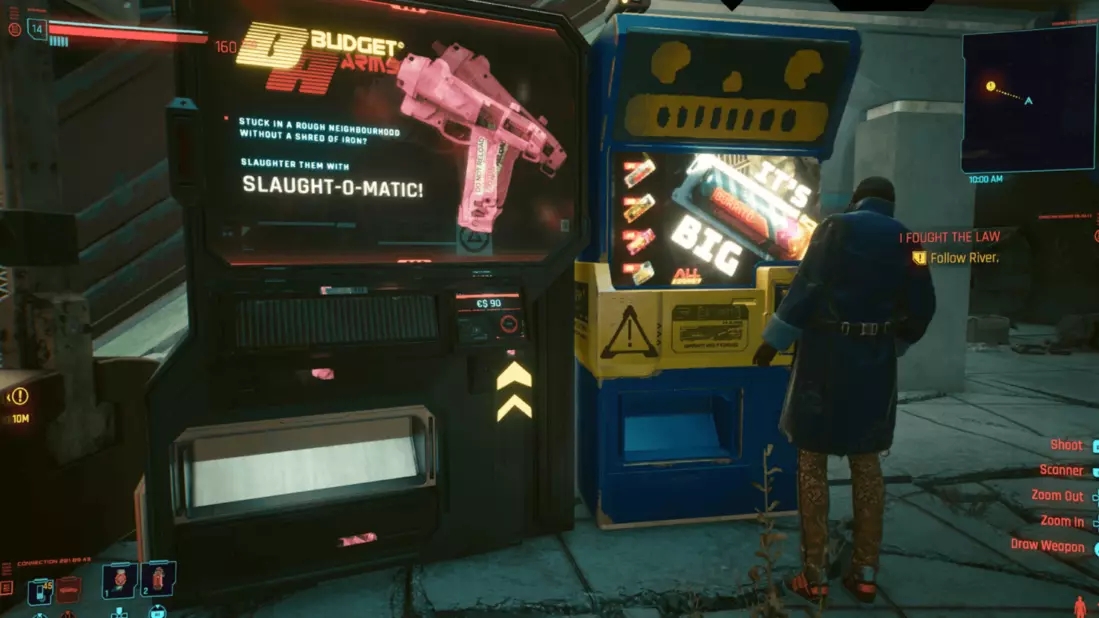1099x618 pixels.
Task: Open the I Fought the Law quest tracker
Action: pos(948,237)
